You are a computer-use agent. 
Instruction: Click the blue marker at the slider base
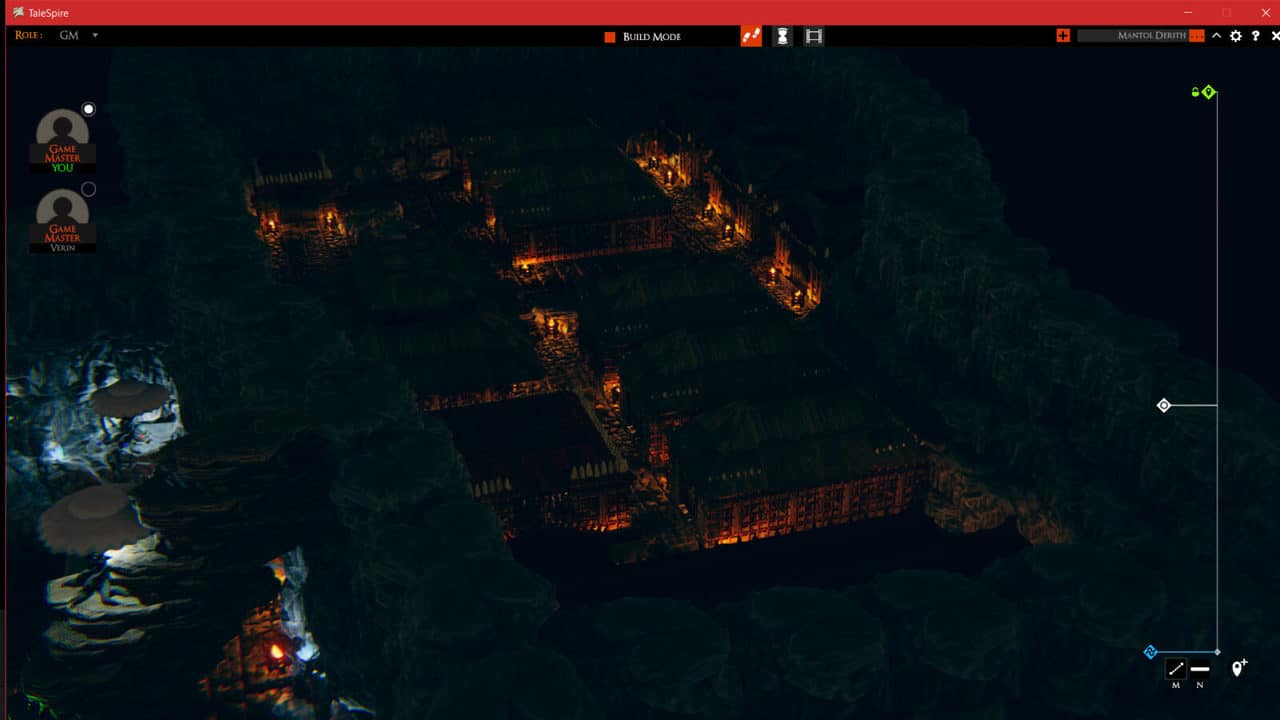pos(1150,652)
